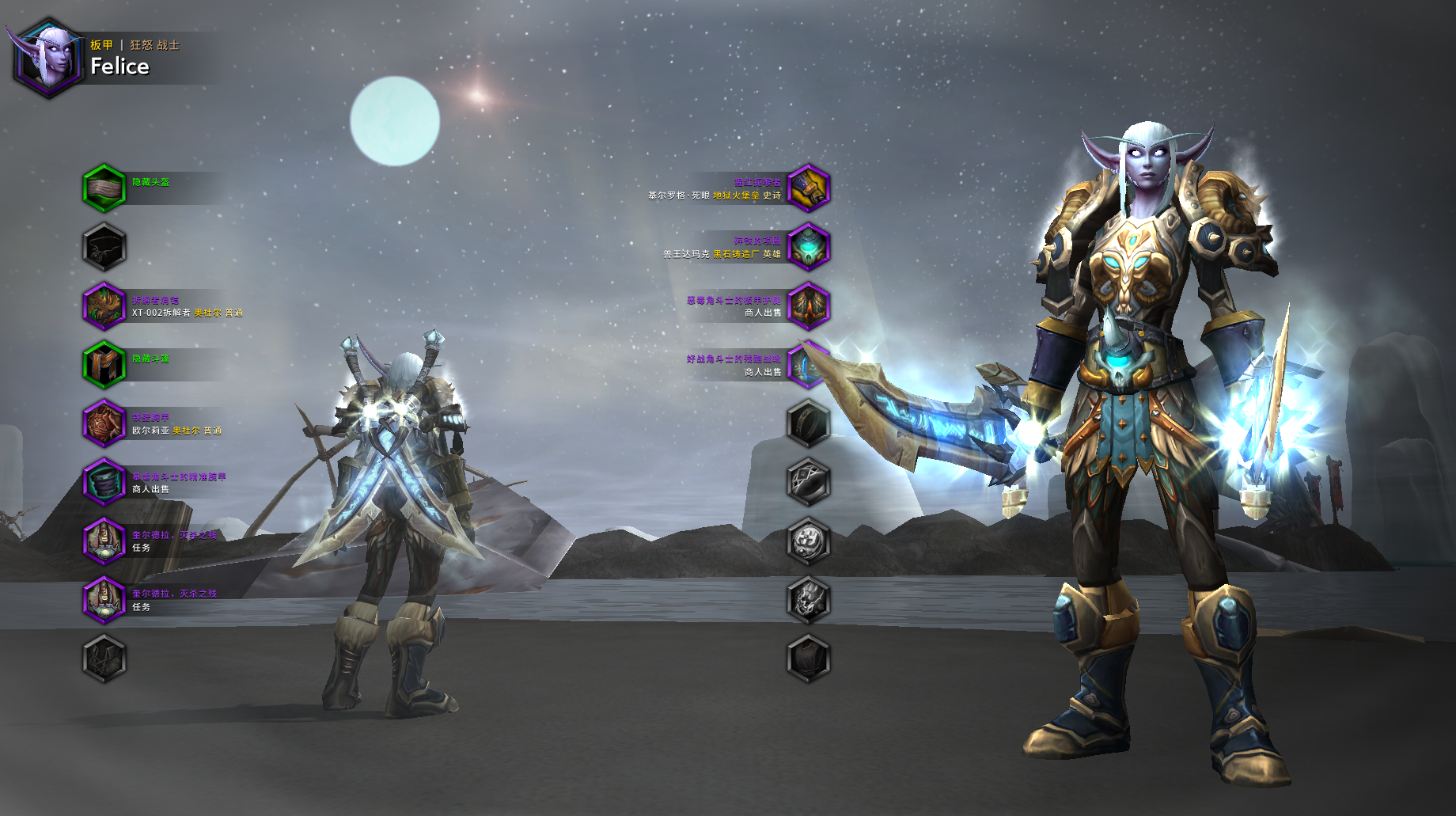Select the 暴虐角斗士的精准腕甲 bracer slot
The image size is (1456, 816).
tap(104, 482)
